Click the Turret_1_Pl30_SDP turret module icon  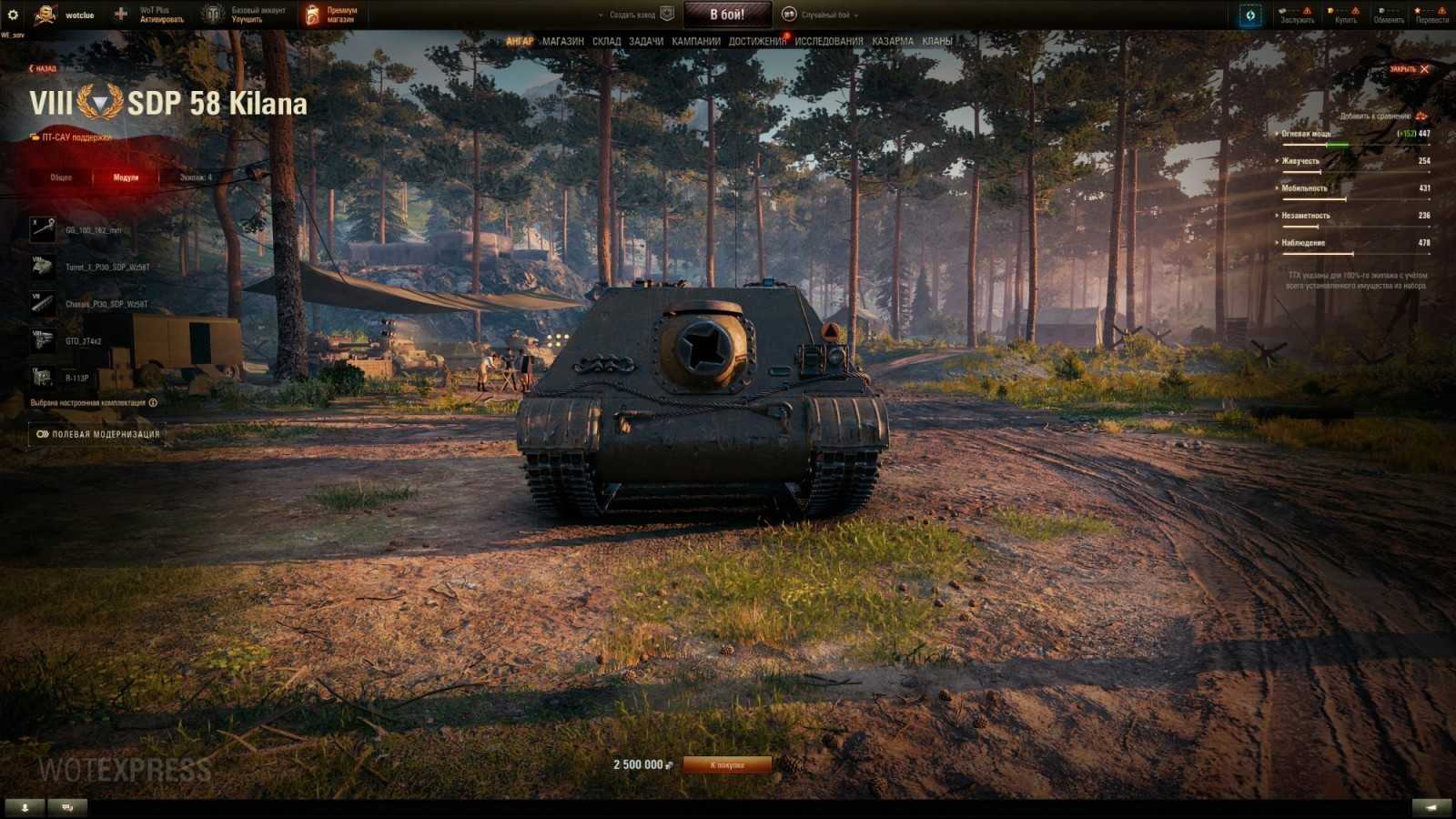click(41, 267)
